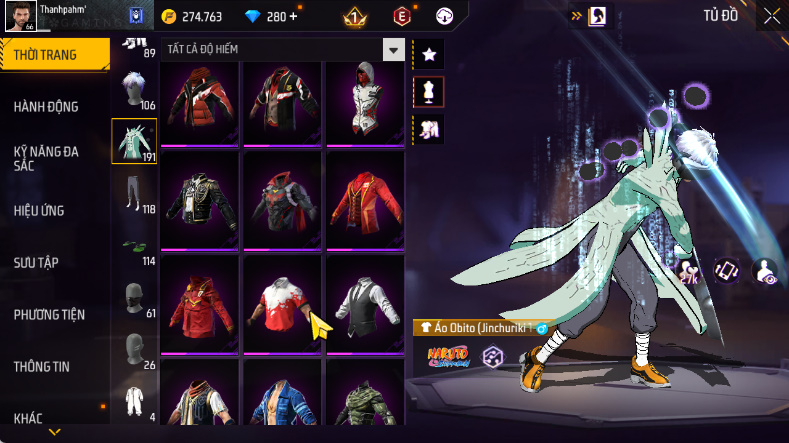
Task: Click the eye icon to hide character items
Action: [765, 271]
